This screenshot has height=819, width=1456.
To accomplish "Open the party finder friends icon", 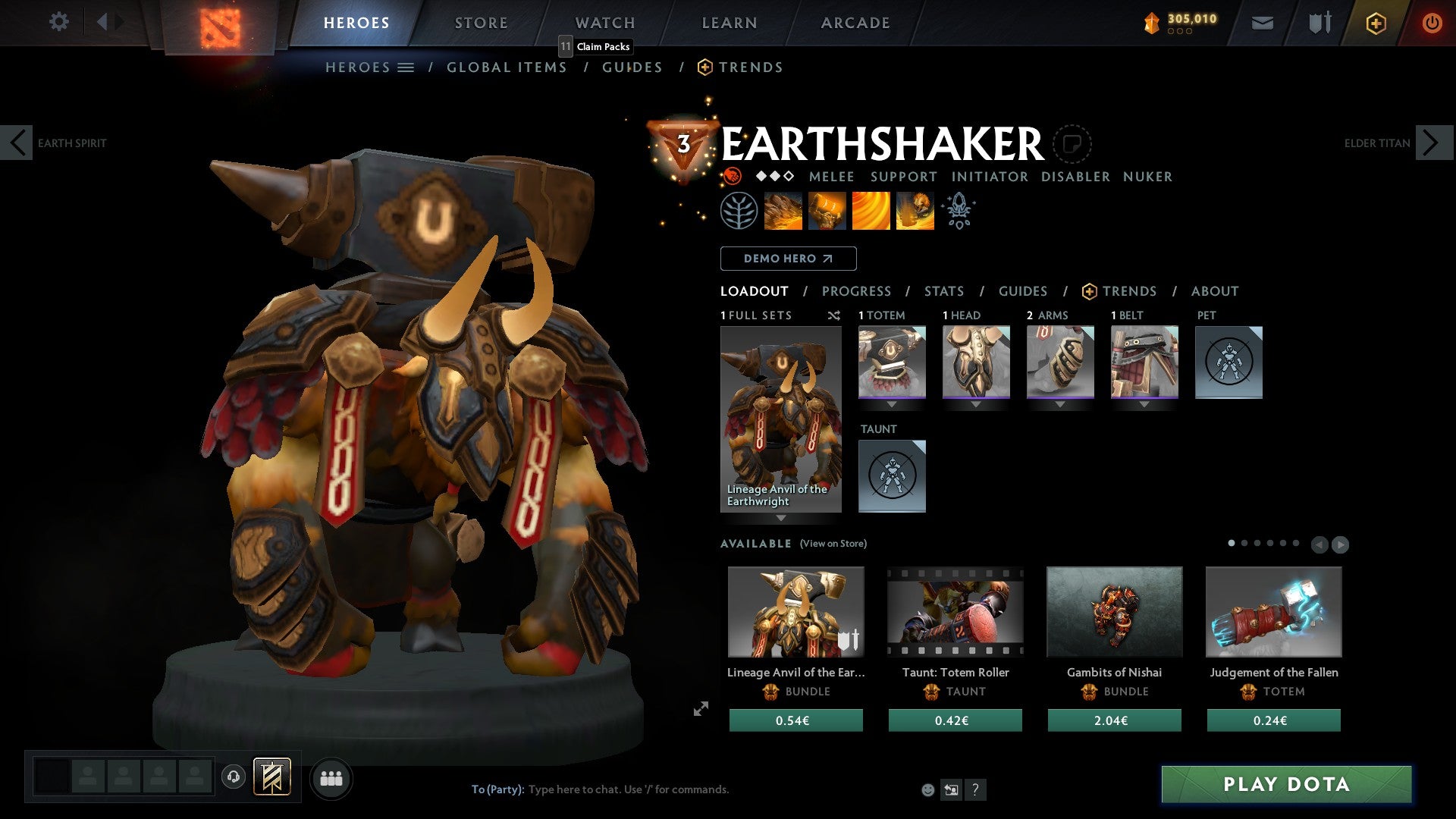I will (331, 777).
